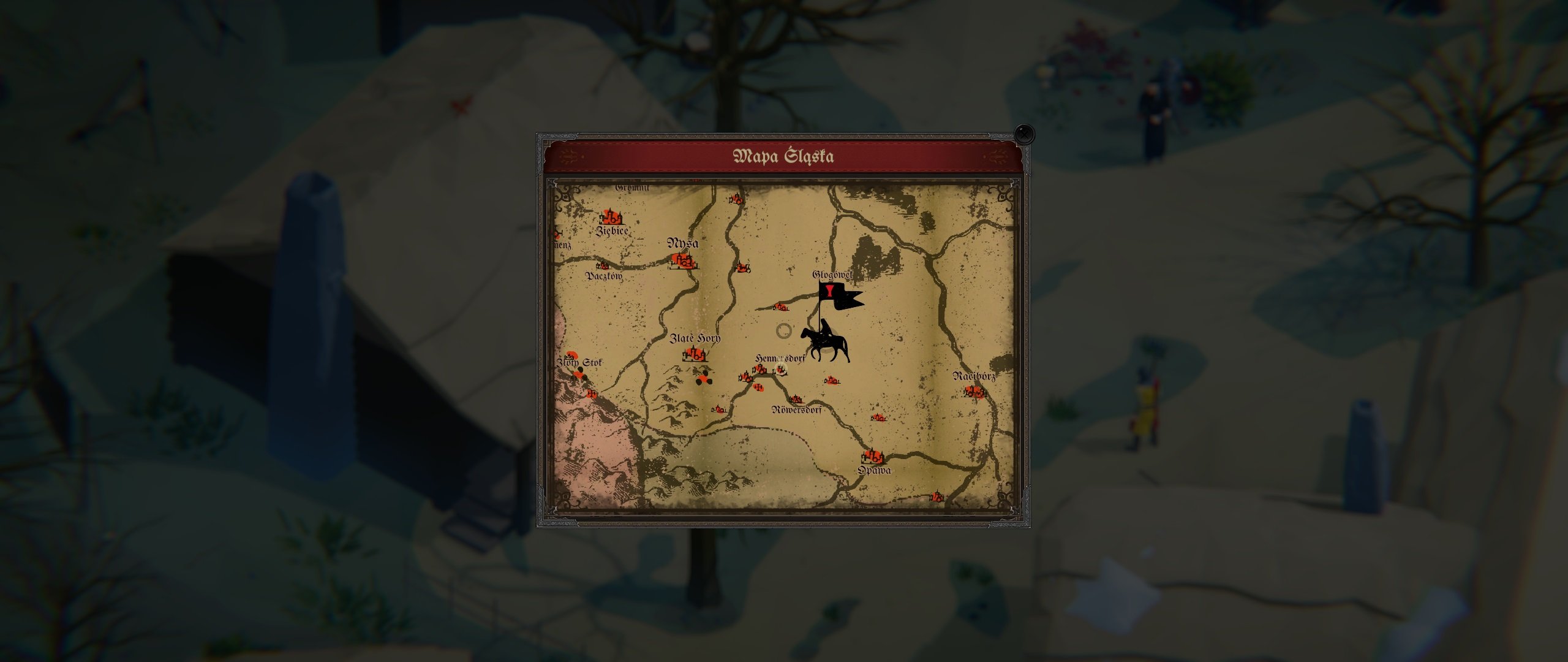Click the Paczków village marker

pos(603,266)
